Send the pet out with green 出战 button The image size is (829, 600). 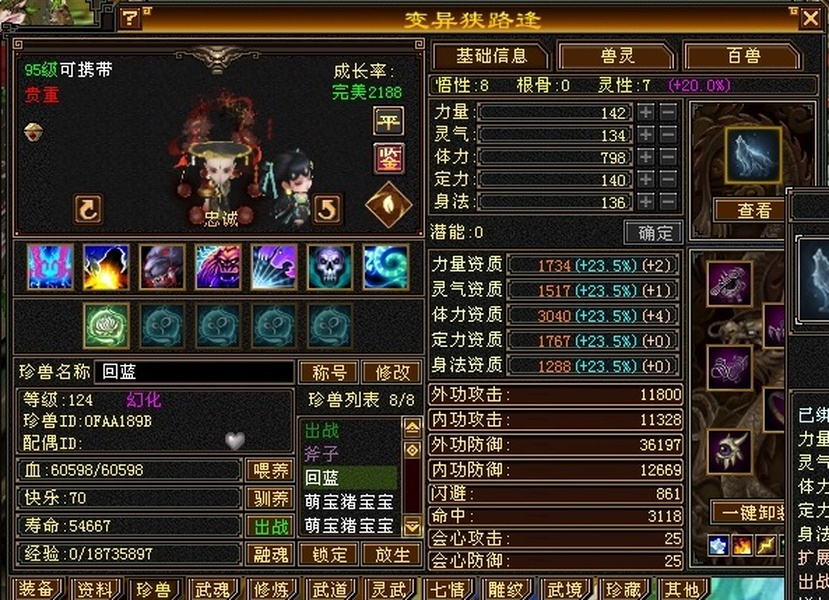click(271, 526)
